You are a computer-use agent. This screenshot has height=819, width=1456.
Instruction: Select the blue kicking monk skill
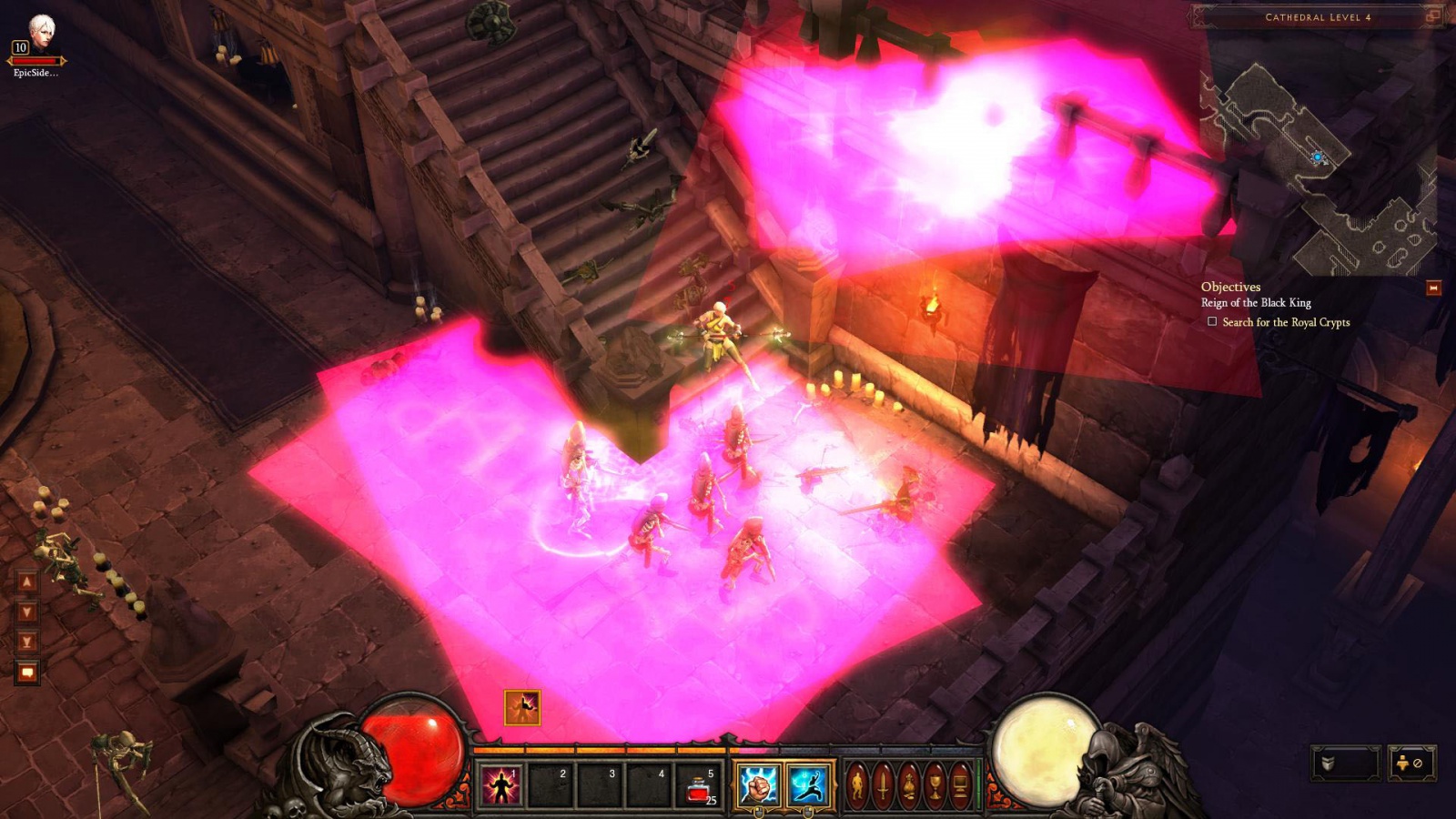807,785
